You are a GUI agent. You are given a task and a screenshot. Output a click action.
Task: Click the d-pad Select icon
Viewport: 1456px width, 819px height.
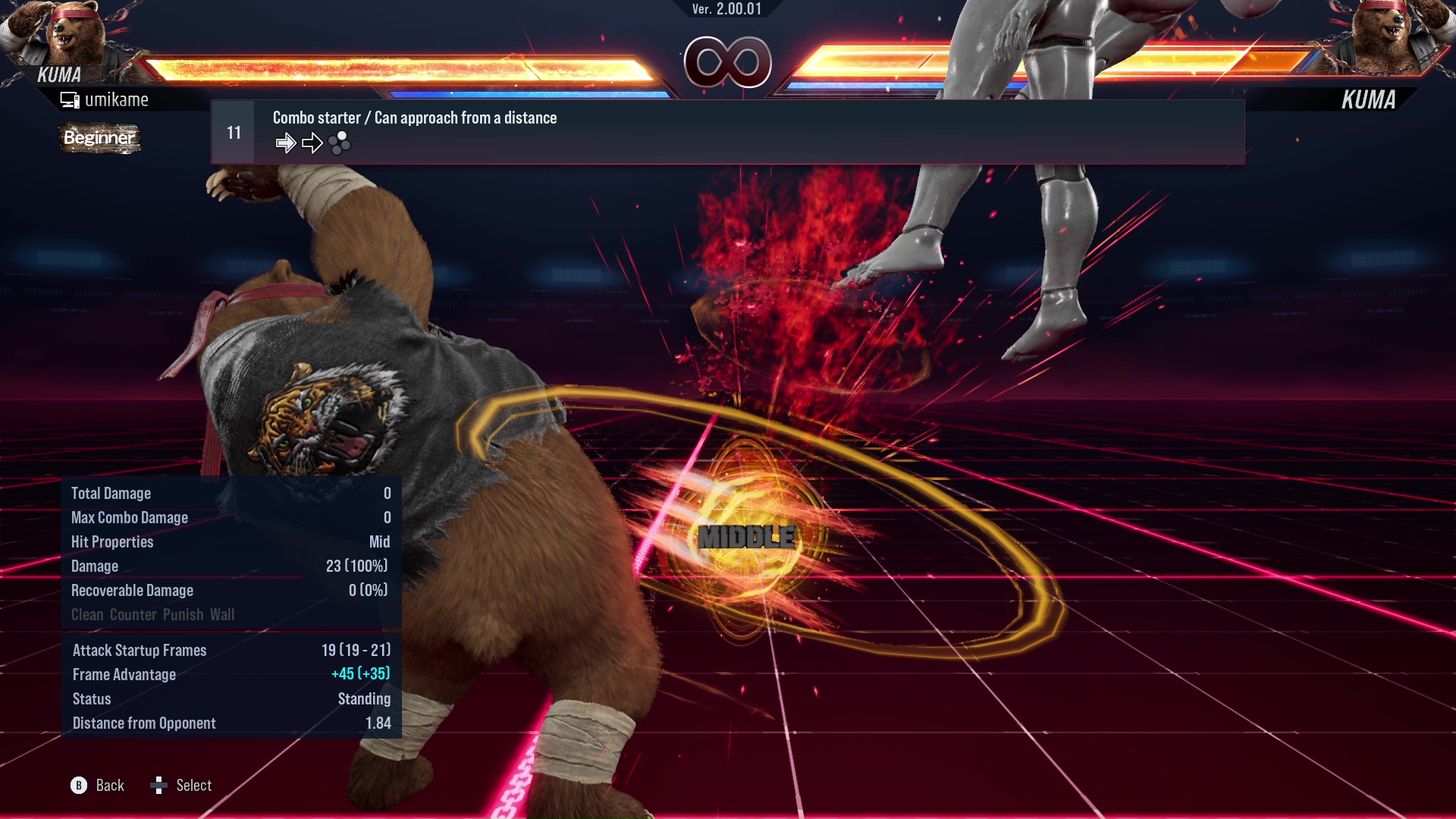point(160,786)
